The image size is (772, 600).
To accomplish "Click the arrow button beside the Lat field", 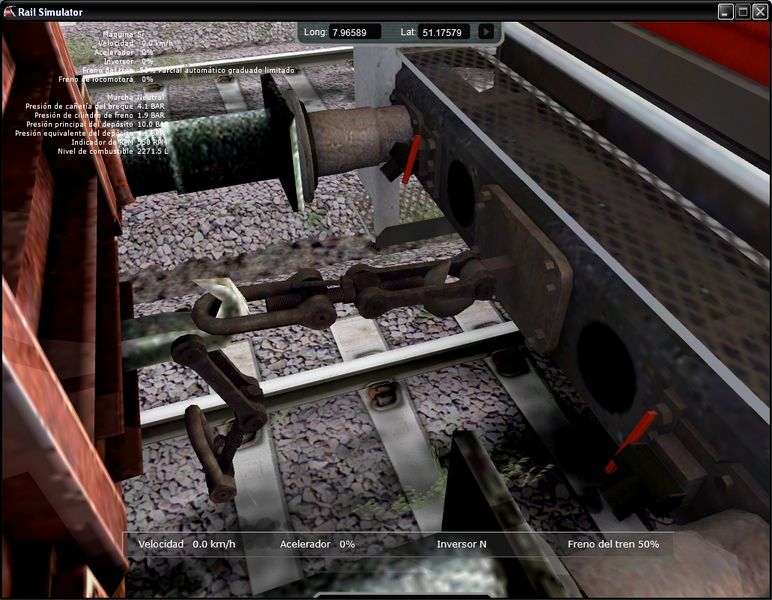I will (486, 32).
